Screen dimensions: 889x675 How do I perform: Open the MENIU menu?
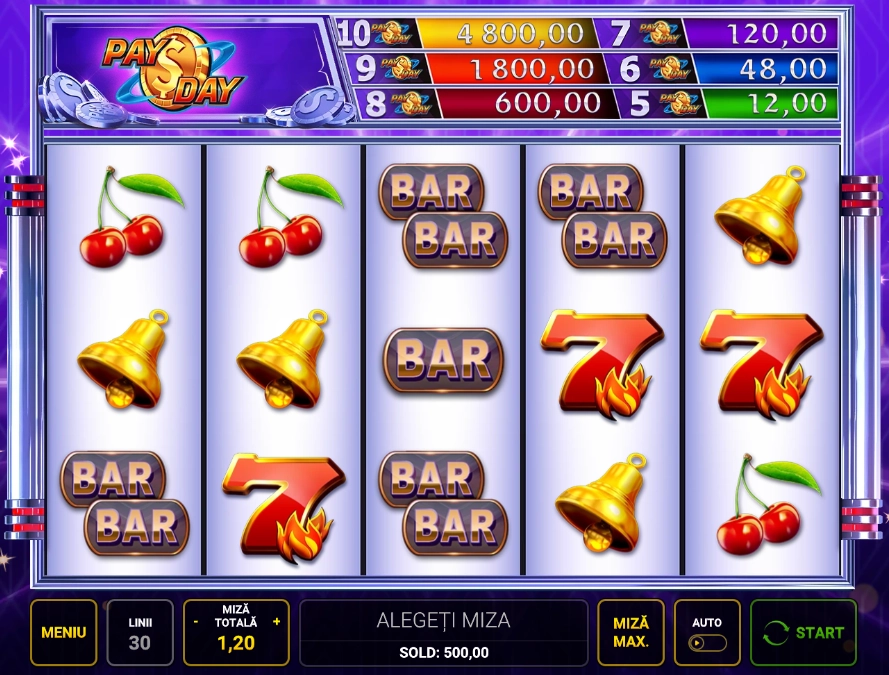click(x=63, y=632)
